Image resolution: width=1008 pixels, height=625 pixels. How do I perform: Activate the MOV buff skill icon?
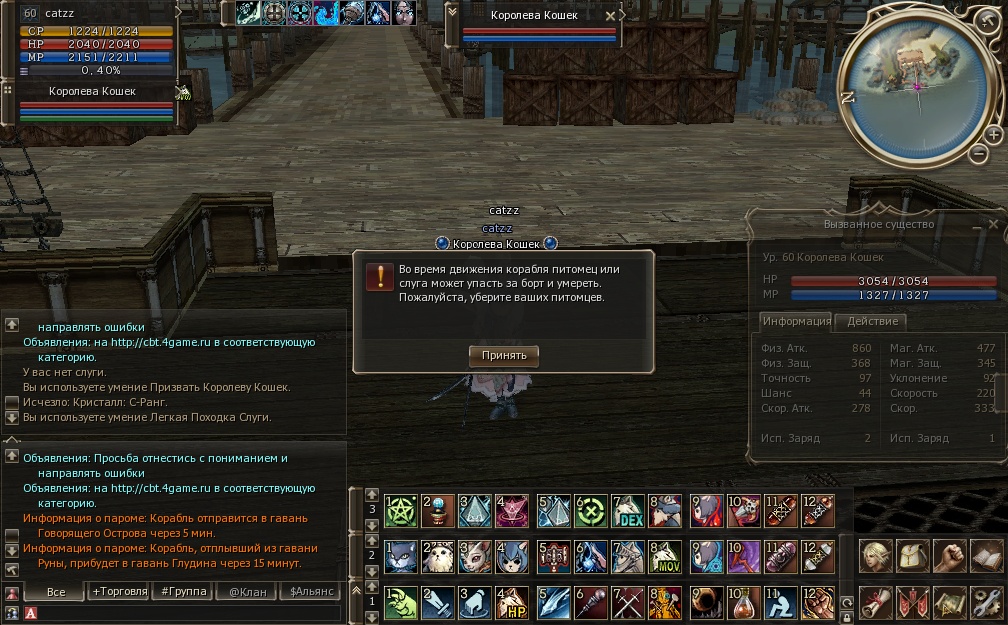pyautogui.click(x=667, y=557)
